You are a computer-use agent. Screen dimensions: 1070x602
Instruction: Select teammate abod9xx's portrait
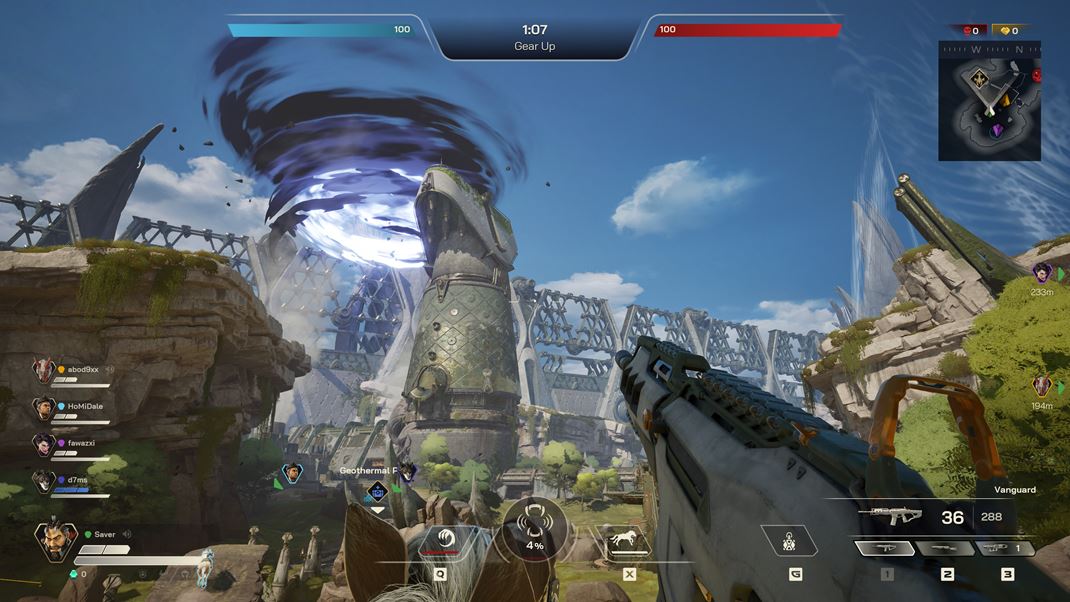coord(43,371)
